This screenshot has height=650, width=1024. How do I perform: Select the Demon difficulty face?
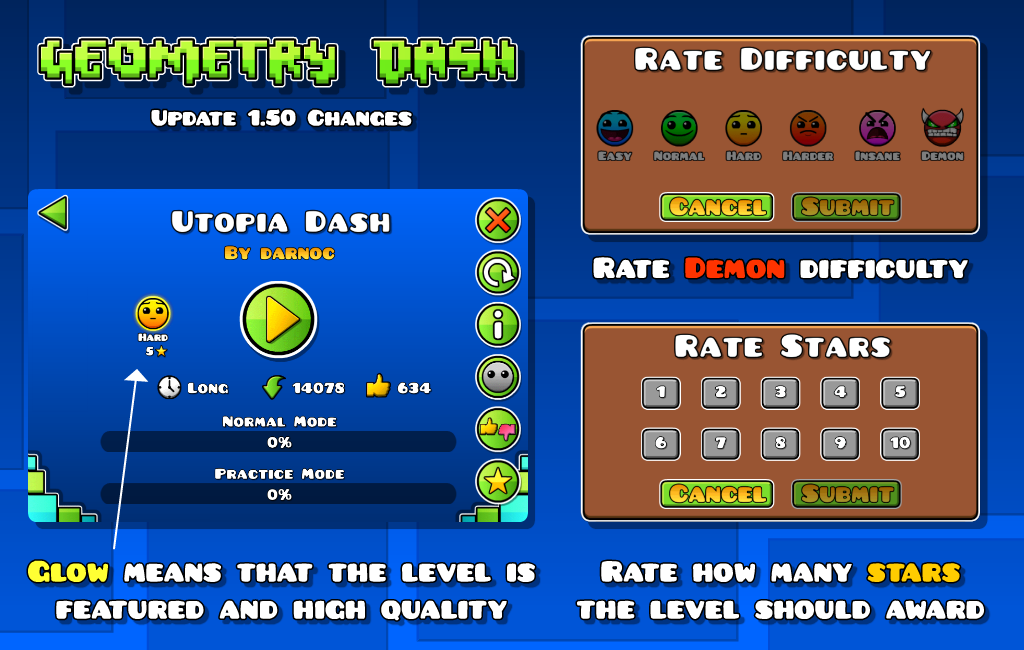coord(941,128)
